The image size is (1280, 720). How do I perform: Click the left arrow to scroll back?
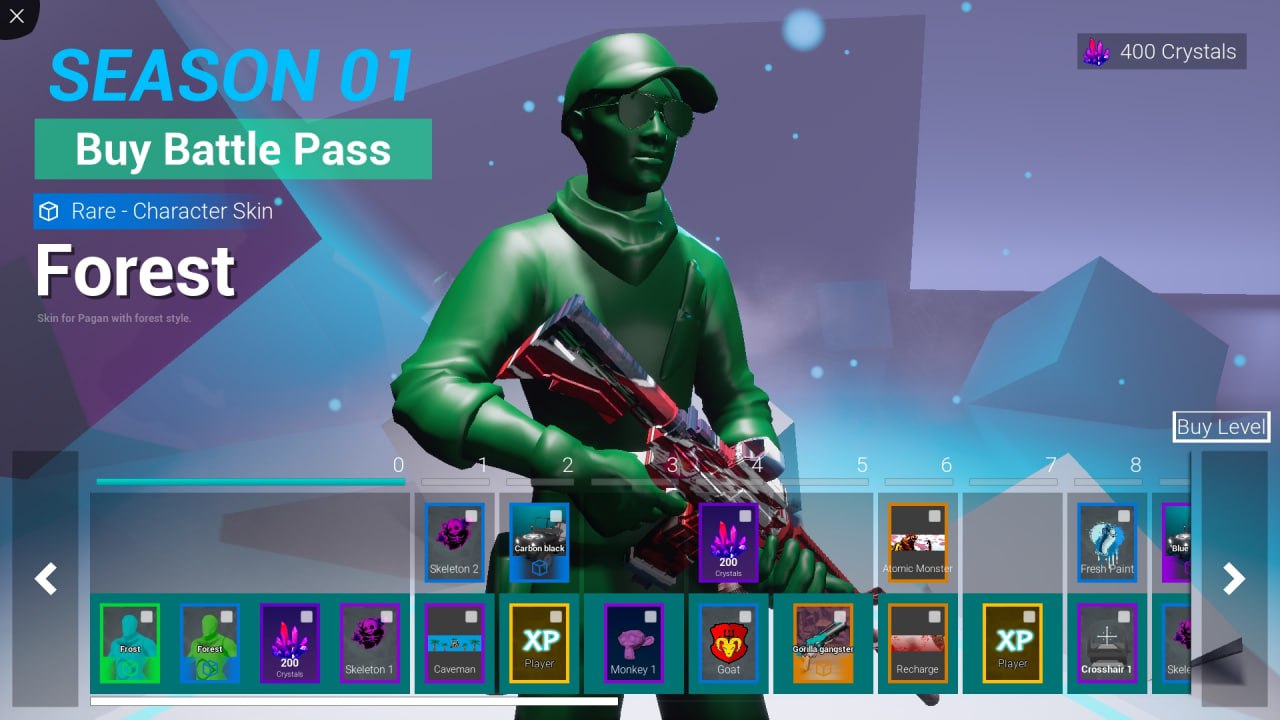click(45, 578)
